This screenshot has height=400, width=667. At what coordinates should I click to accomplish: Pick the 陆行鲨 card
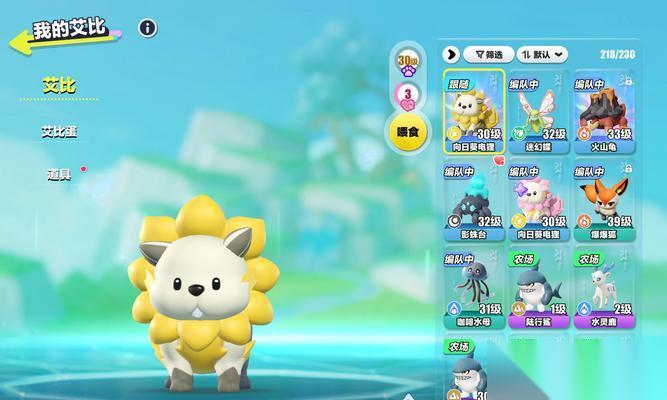(538, 288)
